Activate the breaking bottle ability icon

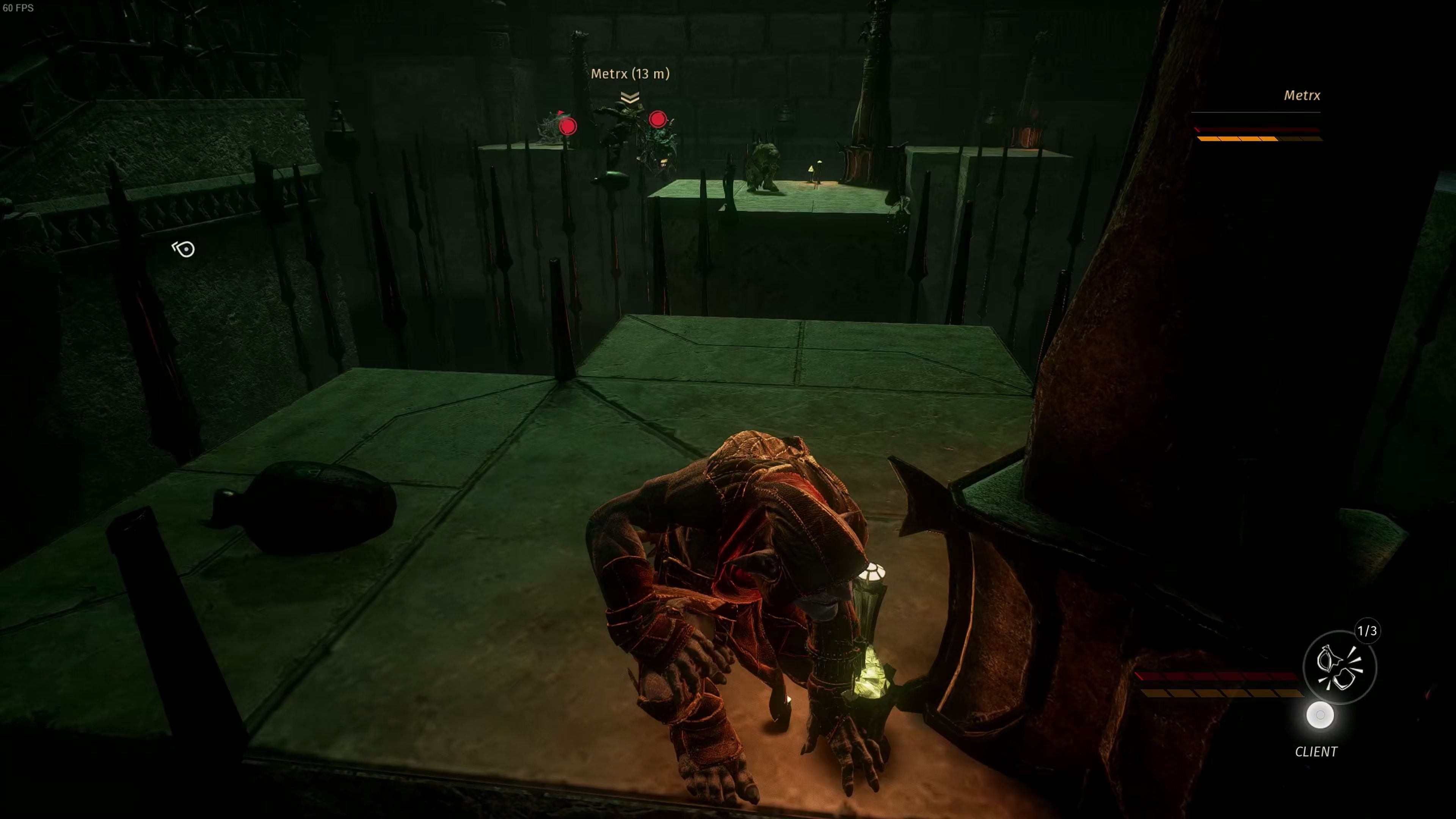tap(1339, 667)
